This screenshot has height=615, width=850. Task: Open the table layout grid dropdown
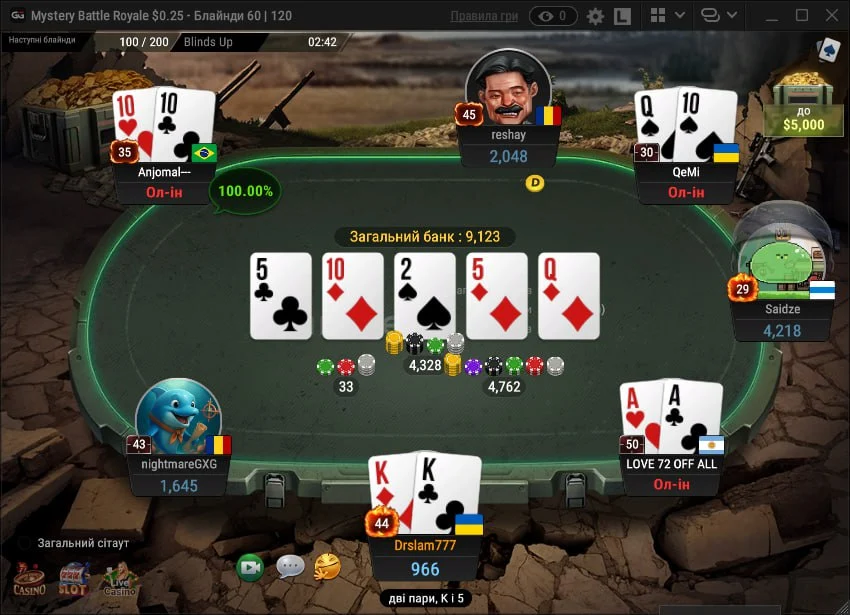667,16
